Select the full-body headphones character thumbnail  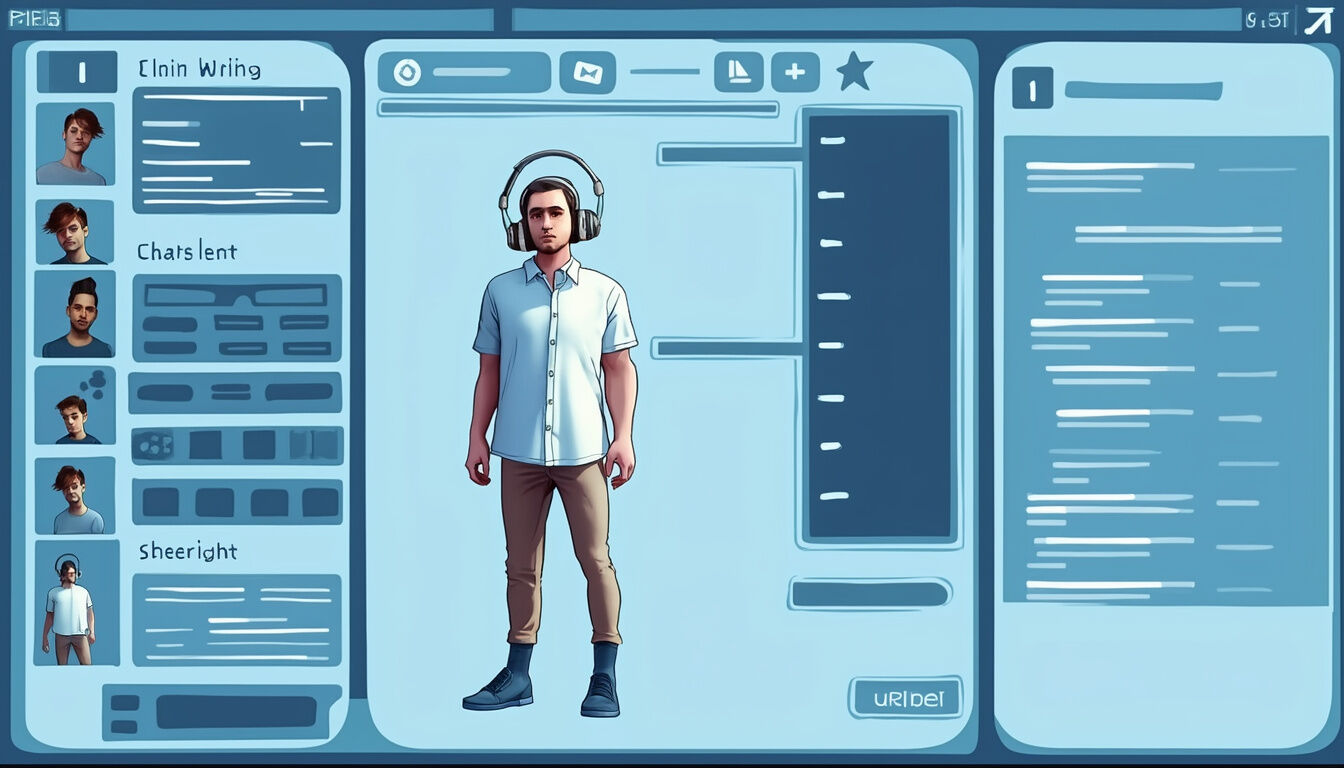[76, 603]
